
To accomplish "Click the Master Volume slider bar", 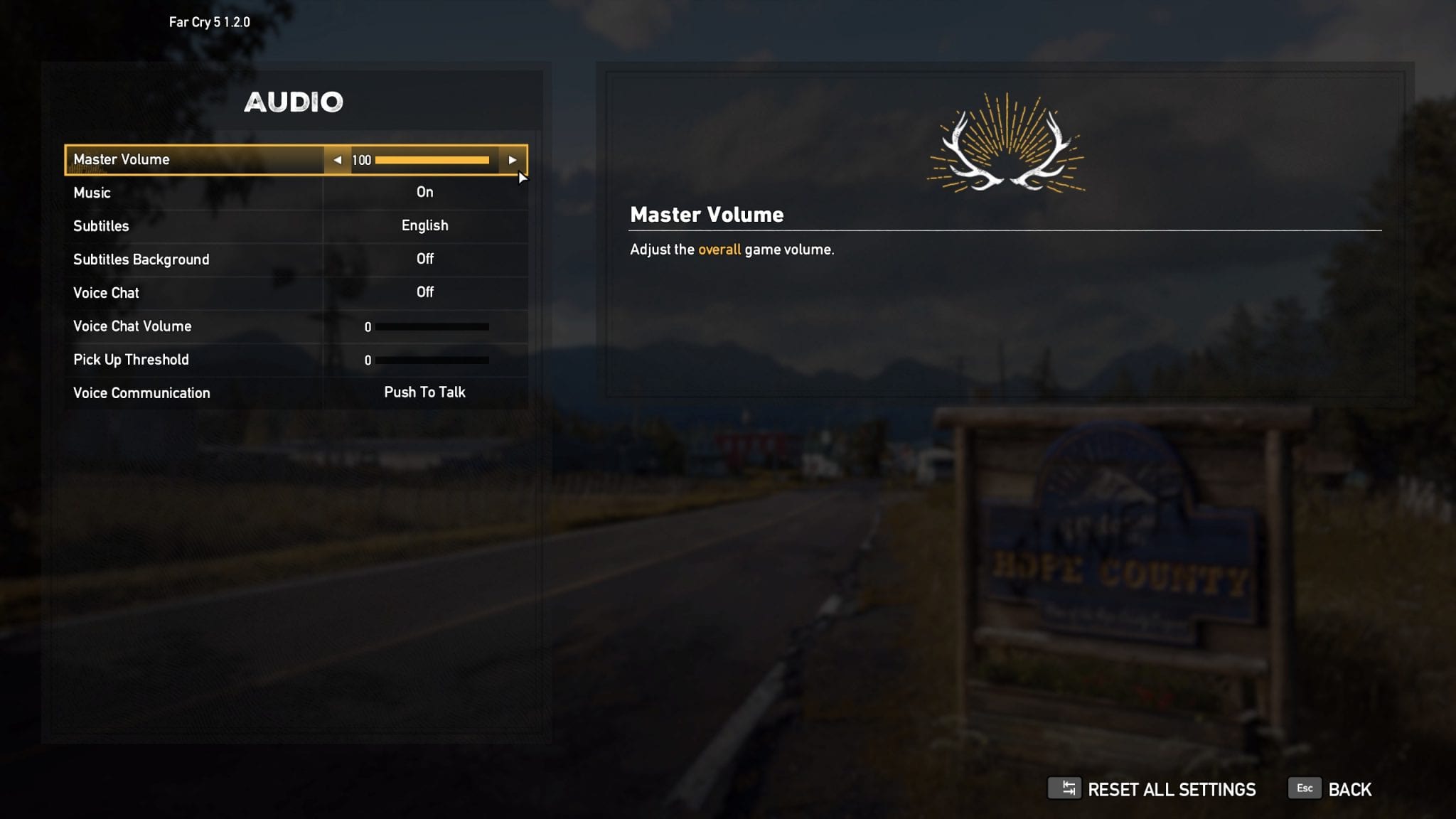I will 432,160.
